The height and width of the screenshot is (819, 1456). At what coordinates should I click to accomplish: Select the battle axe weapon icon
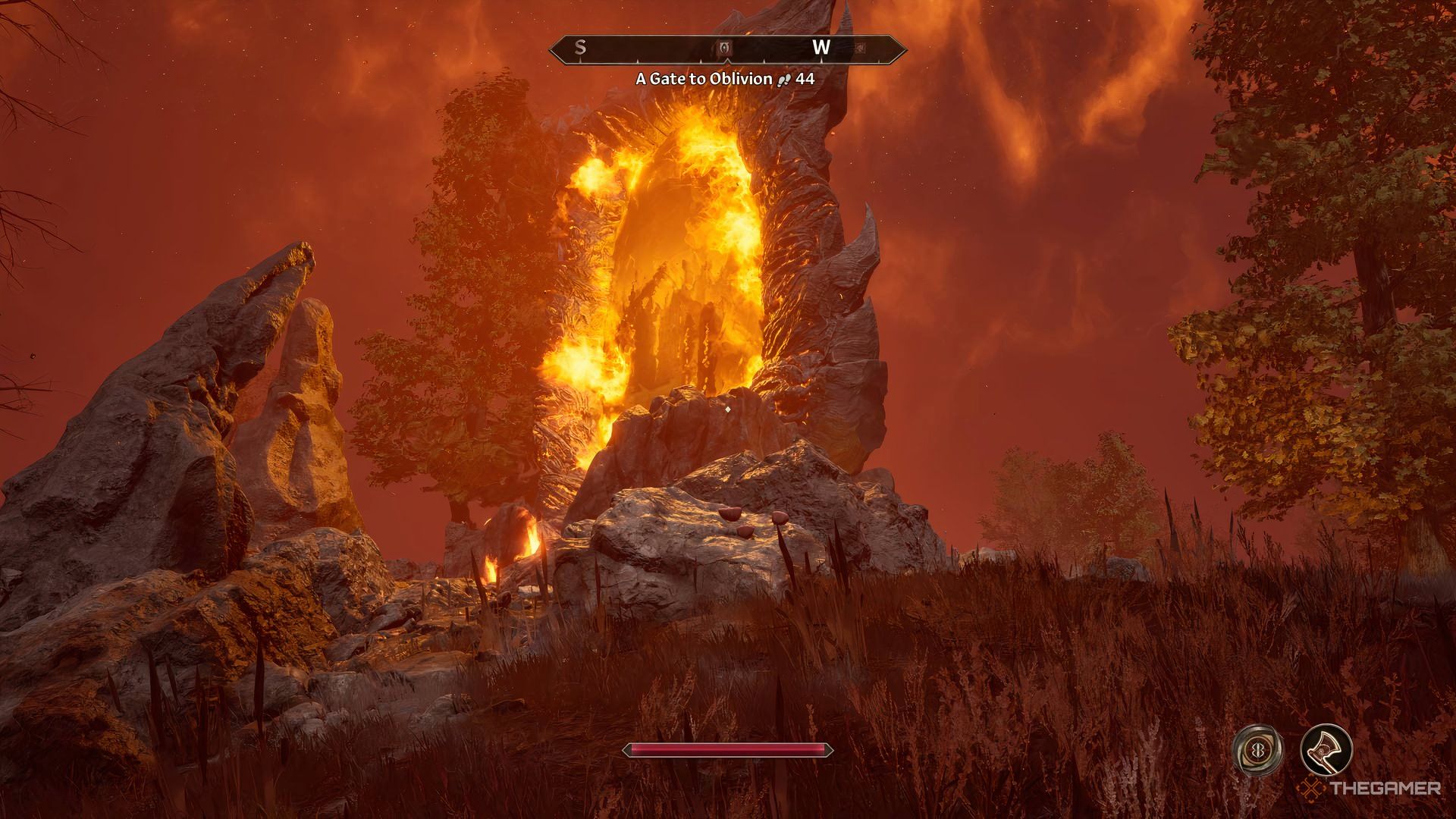[1326, 751]
